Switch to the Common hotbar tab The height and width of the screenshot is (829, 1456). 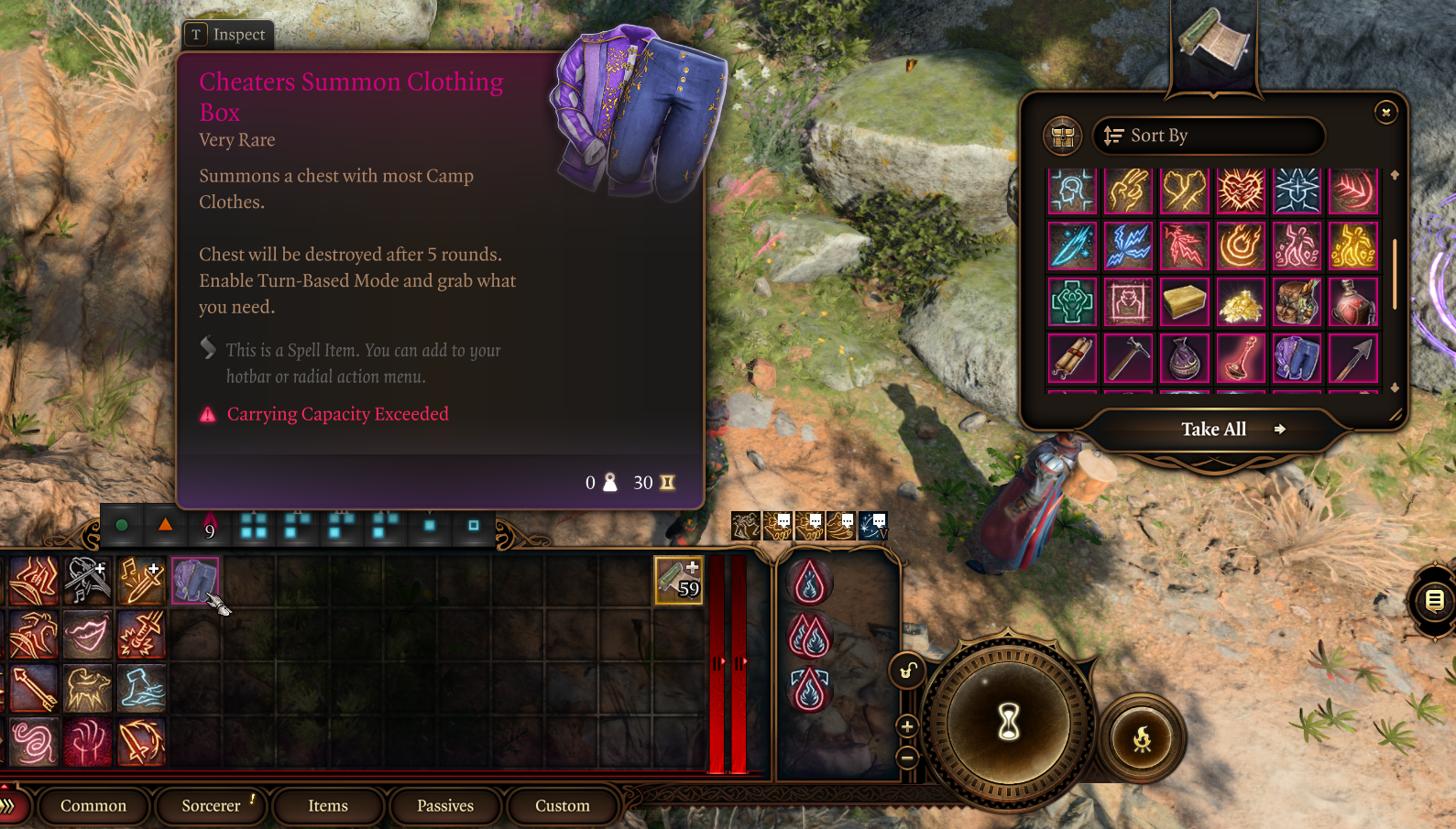pos(93,806)
